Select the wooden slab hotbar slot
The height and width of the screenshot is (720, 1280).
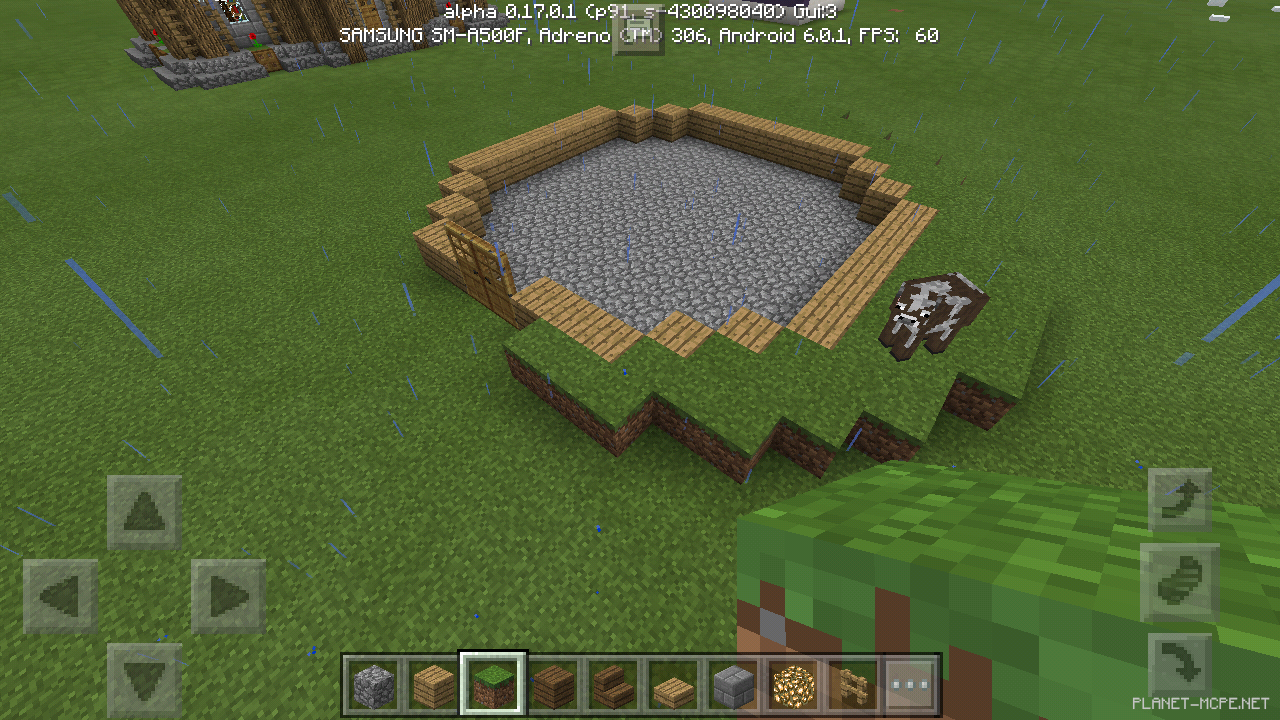[672, 685]
